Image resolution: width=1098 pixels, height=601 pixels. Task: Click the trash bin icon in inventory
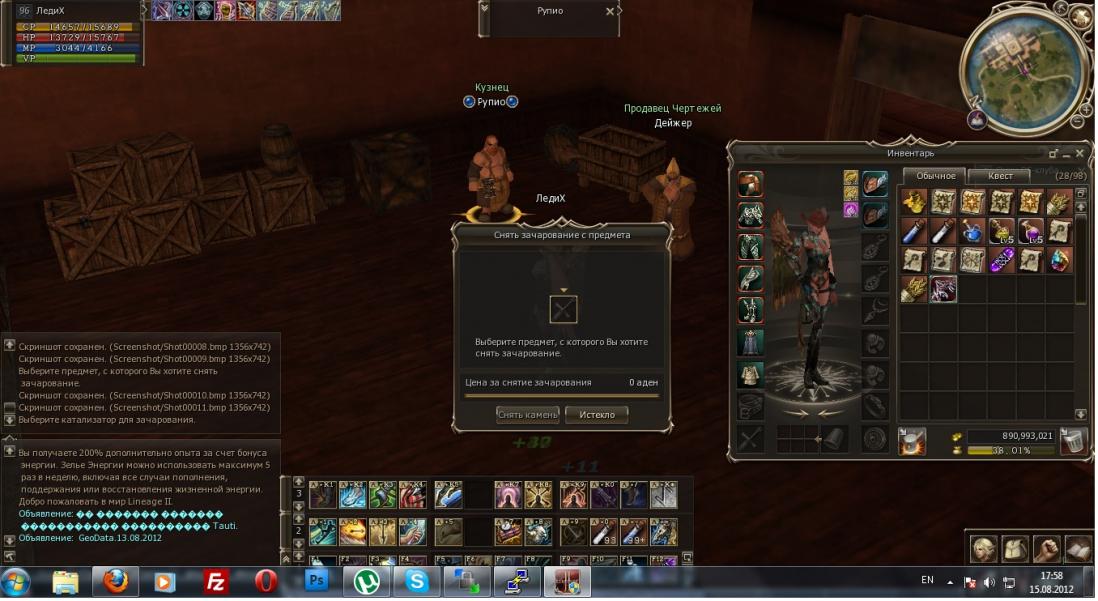(x=1073, y=442)
